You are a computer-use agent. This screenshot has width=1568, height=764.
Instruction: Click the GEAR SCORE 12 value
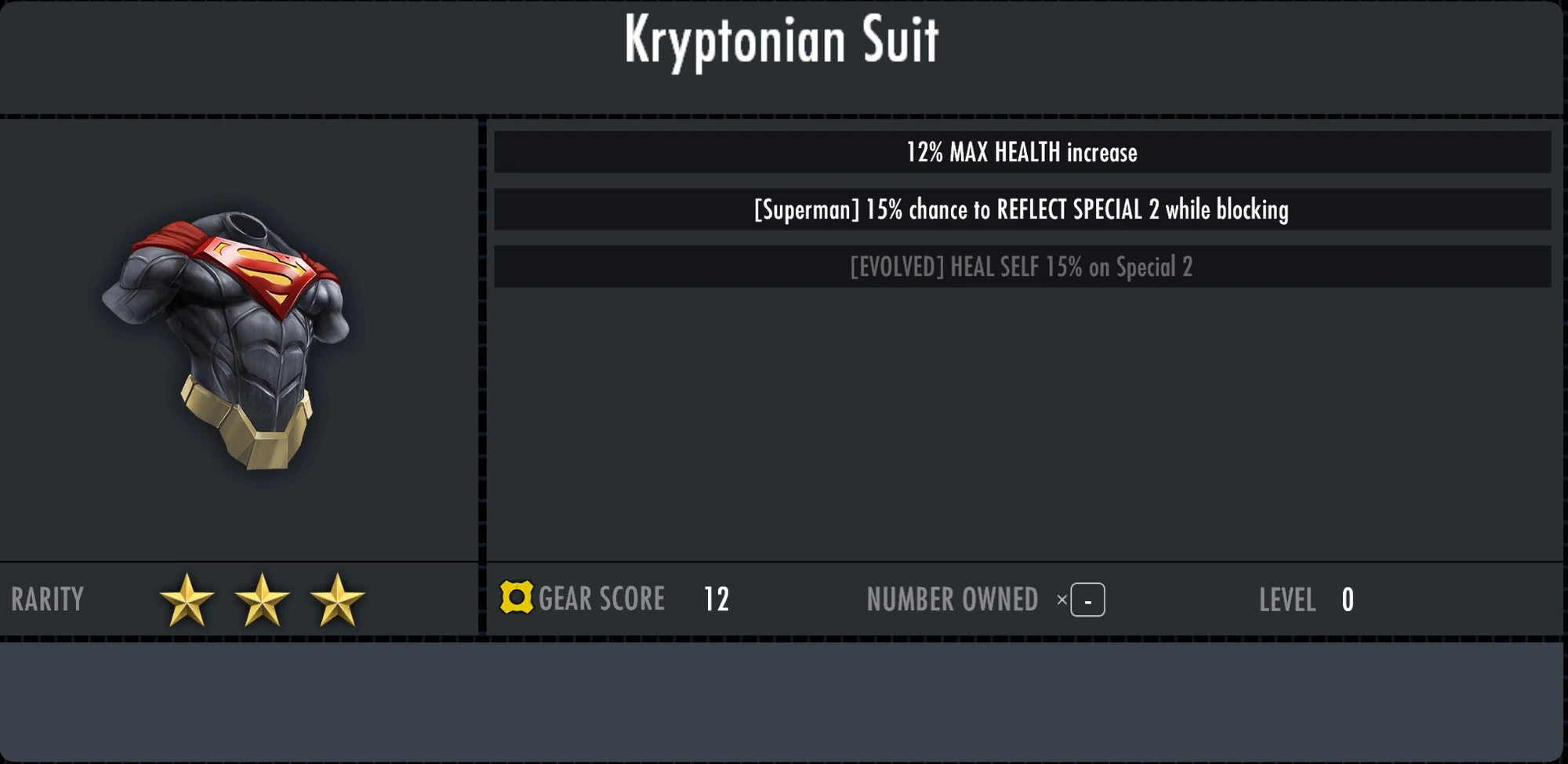(717, 599)
